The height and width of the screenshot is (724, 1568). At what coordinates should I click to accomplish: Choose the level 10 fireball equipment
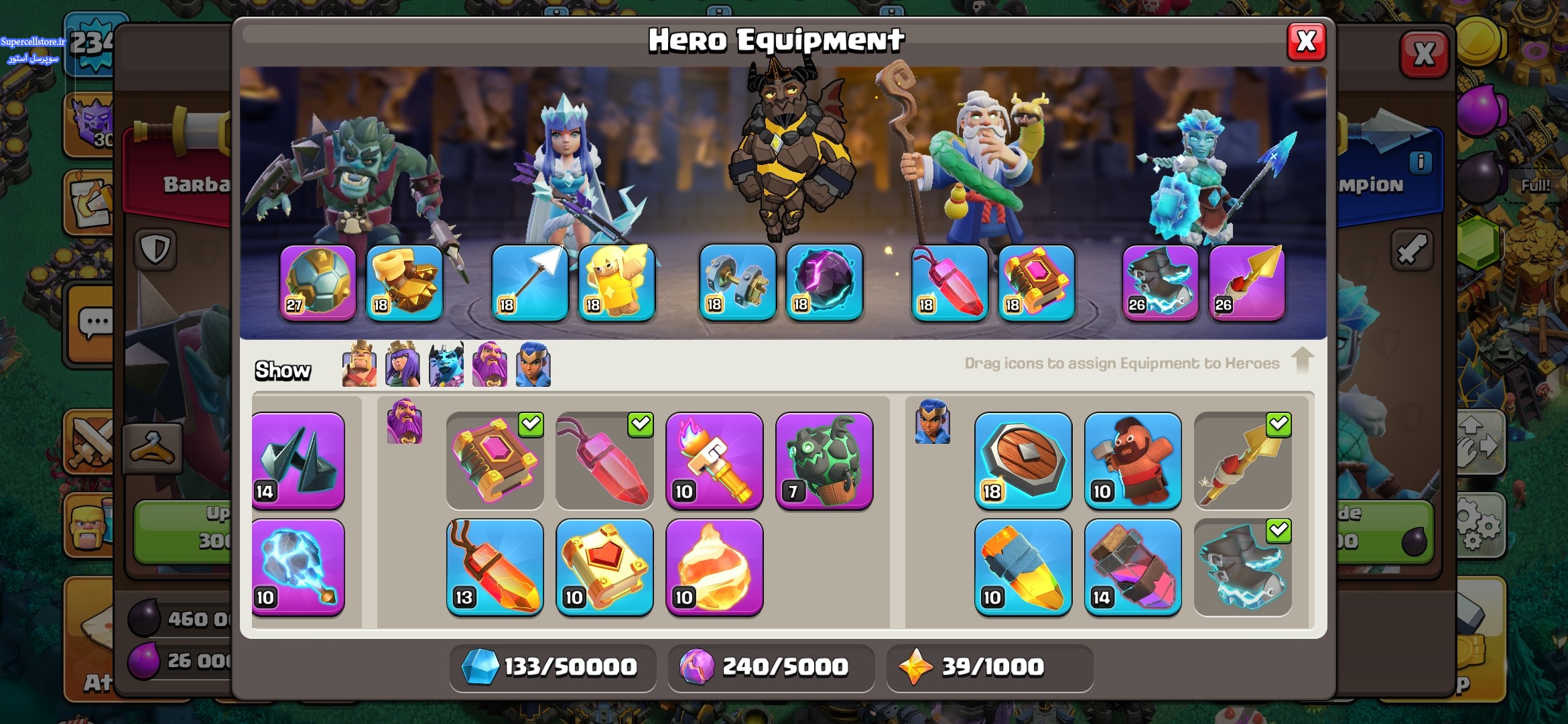[714, 567]
